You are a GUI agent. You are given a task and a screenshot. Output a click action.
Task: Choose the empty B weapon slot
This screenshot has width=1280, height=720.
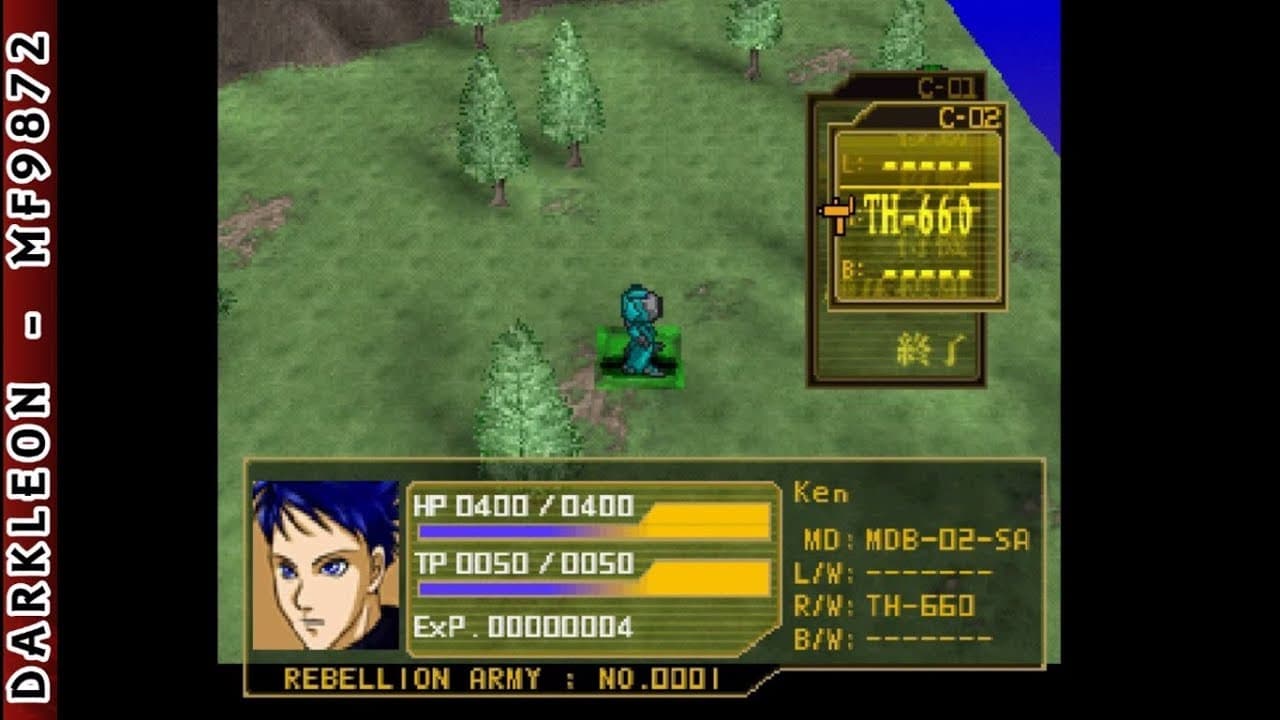(917, 274)
